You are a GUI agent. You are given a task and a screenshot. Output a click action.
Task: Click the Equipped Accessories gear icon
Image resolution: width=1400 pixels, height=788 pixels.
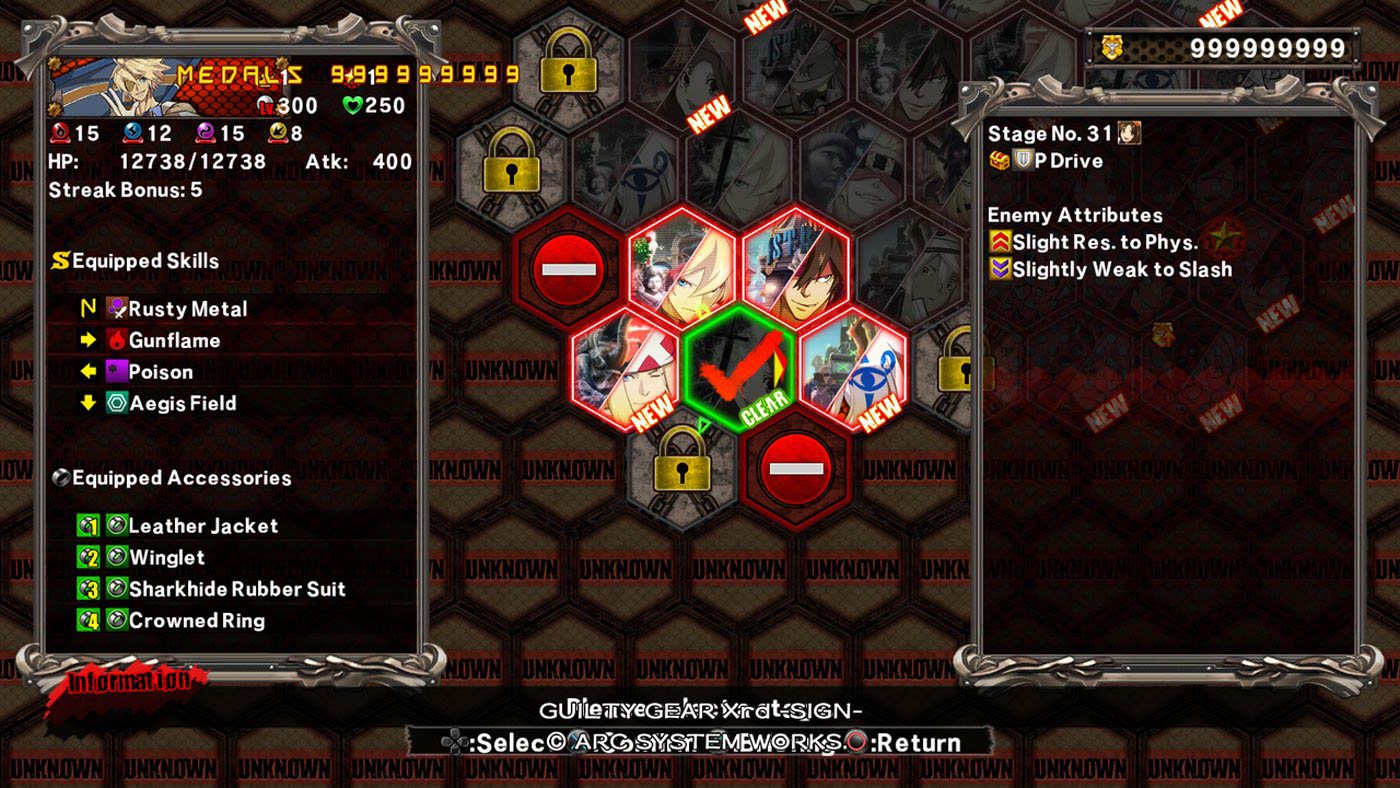pos(60,478)
